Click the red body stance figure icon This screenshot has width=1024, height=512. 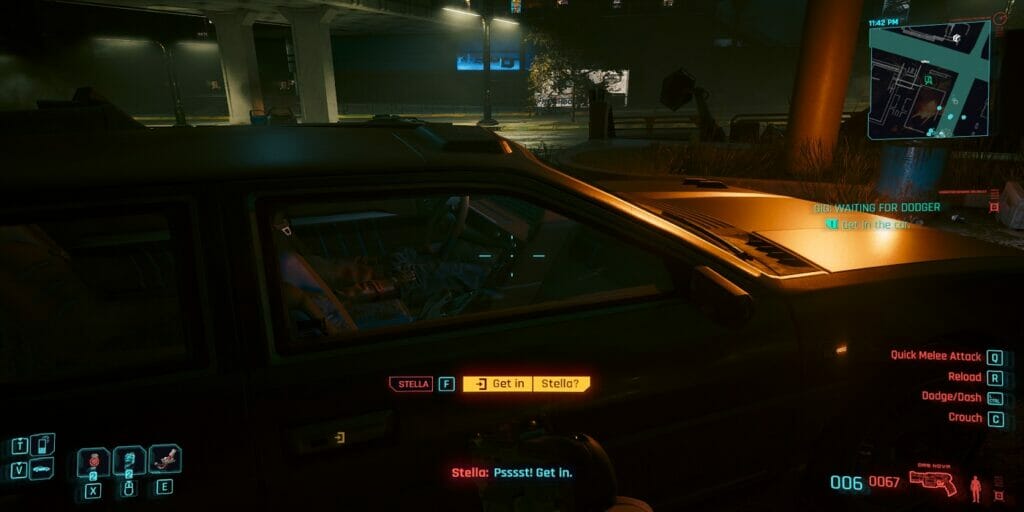pyautogui.click(x=976, y=487)
